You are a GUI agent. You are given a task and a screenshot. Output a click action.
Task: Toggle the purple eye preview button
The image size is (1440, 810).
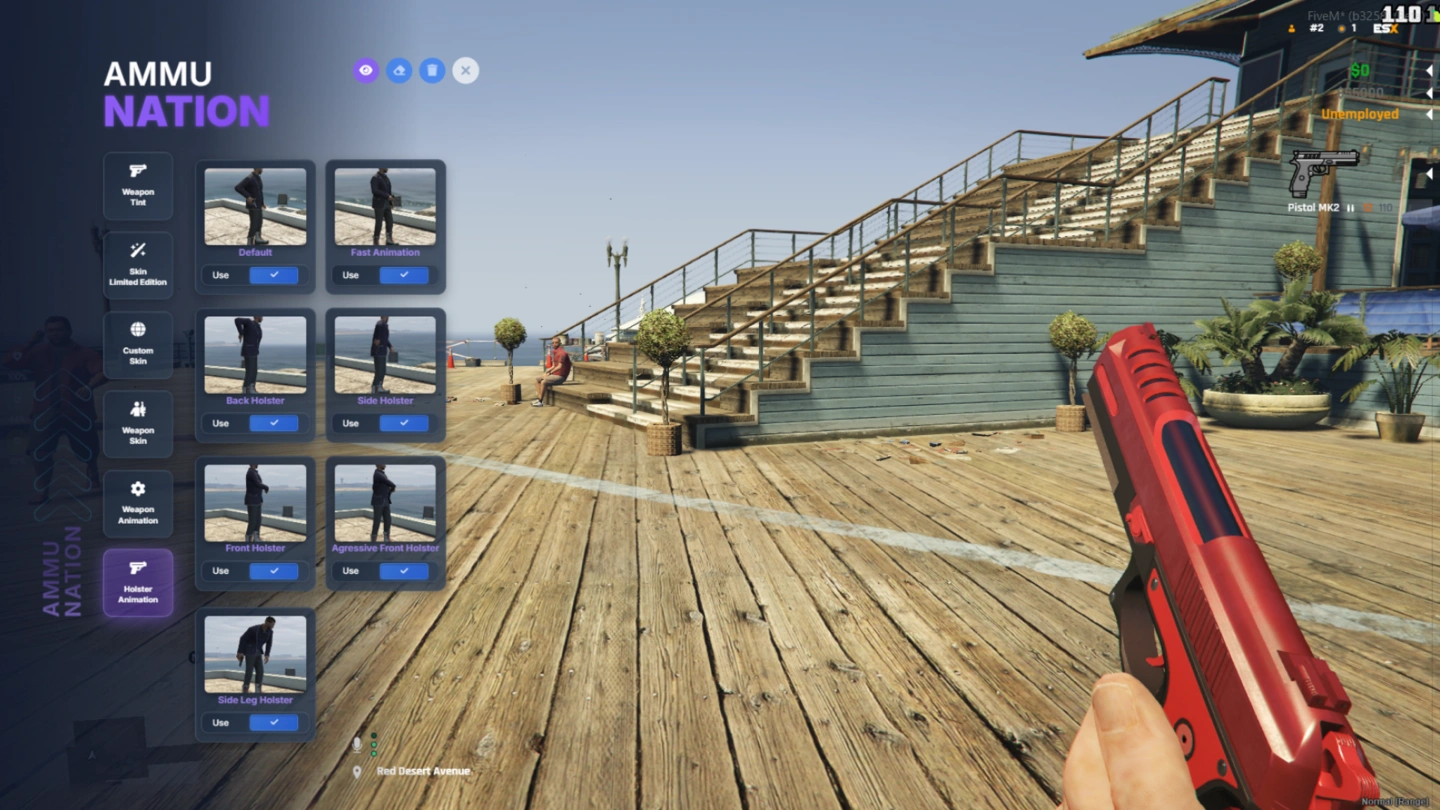366,70
